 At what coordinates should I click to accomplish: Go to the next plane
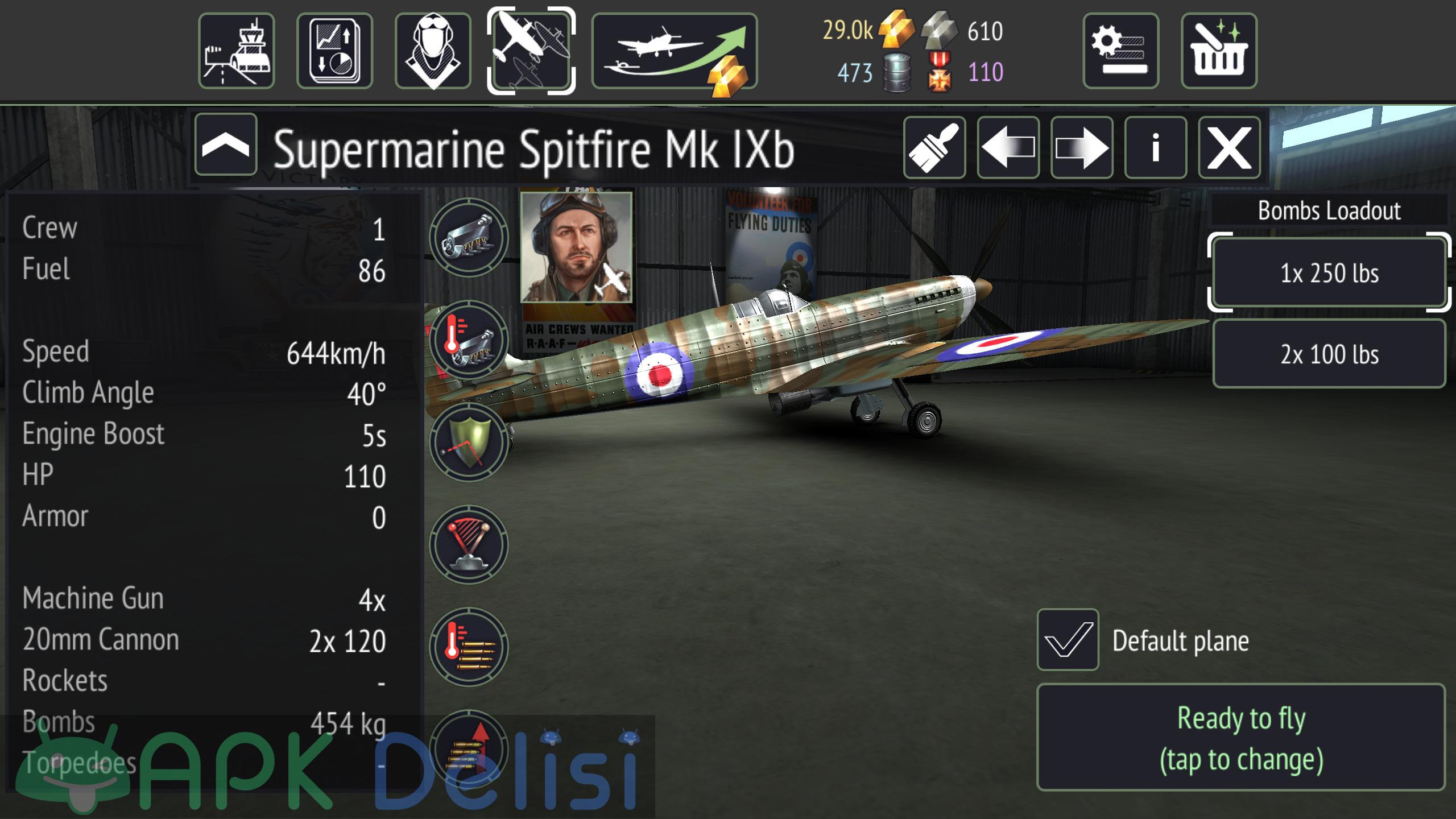(x=1082, y=148)
